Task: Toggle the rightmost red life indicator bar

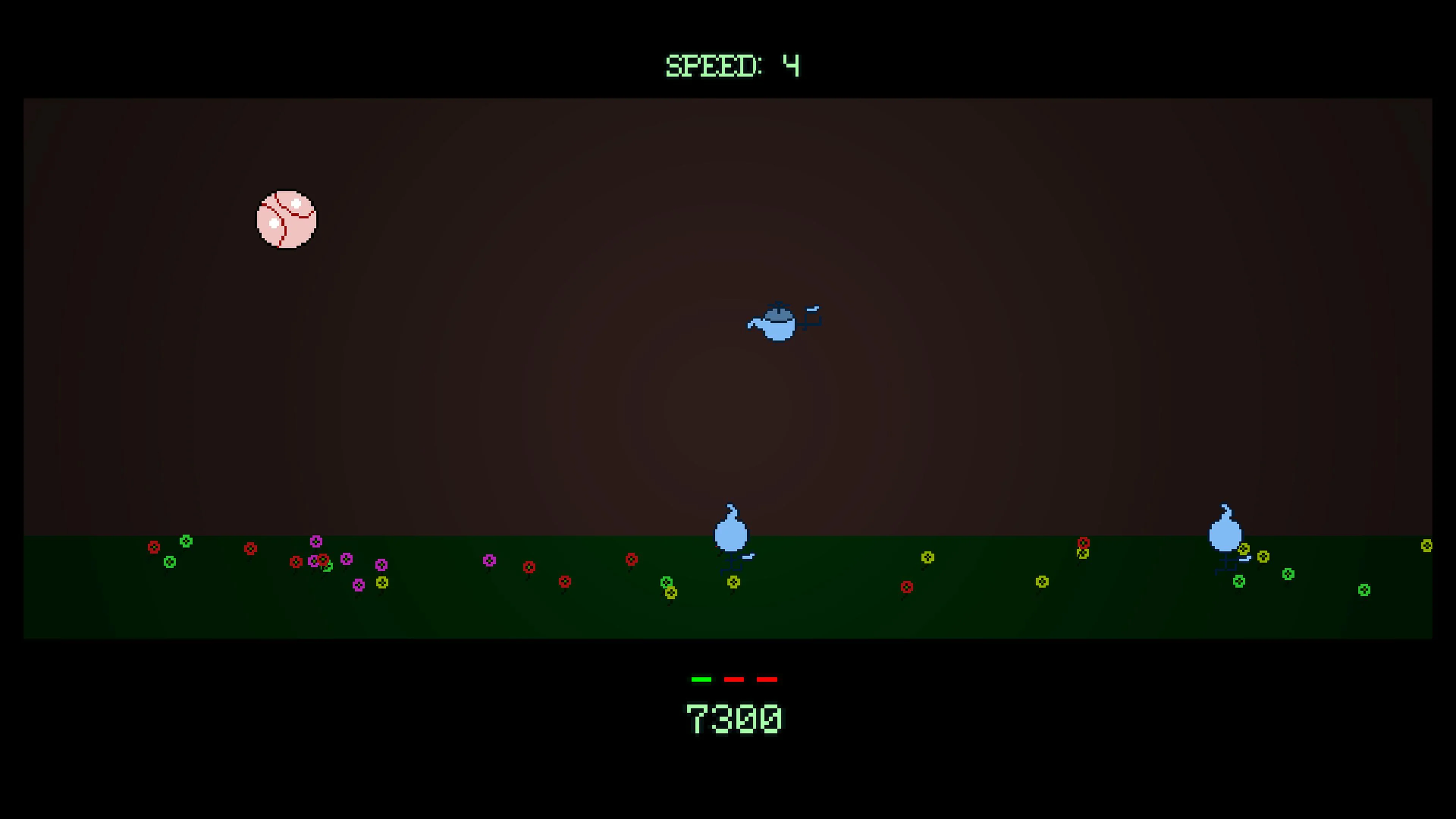Action: [767, 679]
